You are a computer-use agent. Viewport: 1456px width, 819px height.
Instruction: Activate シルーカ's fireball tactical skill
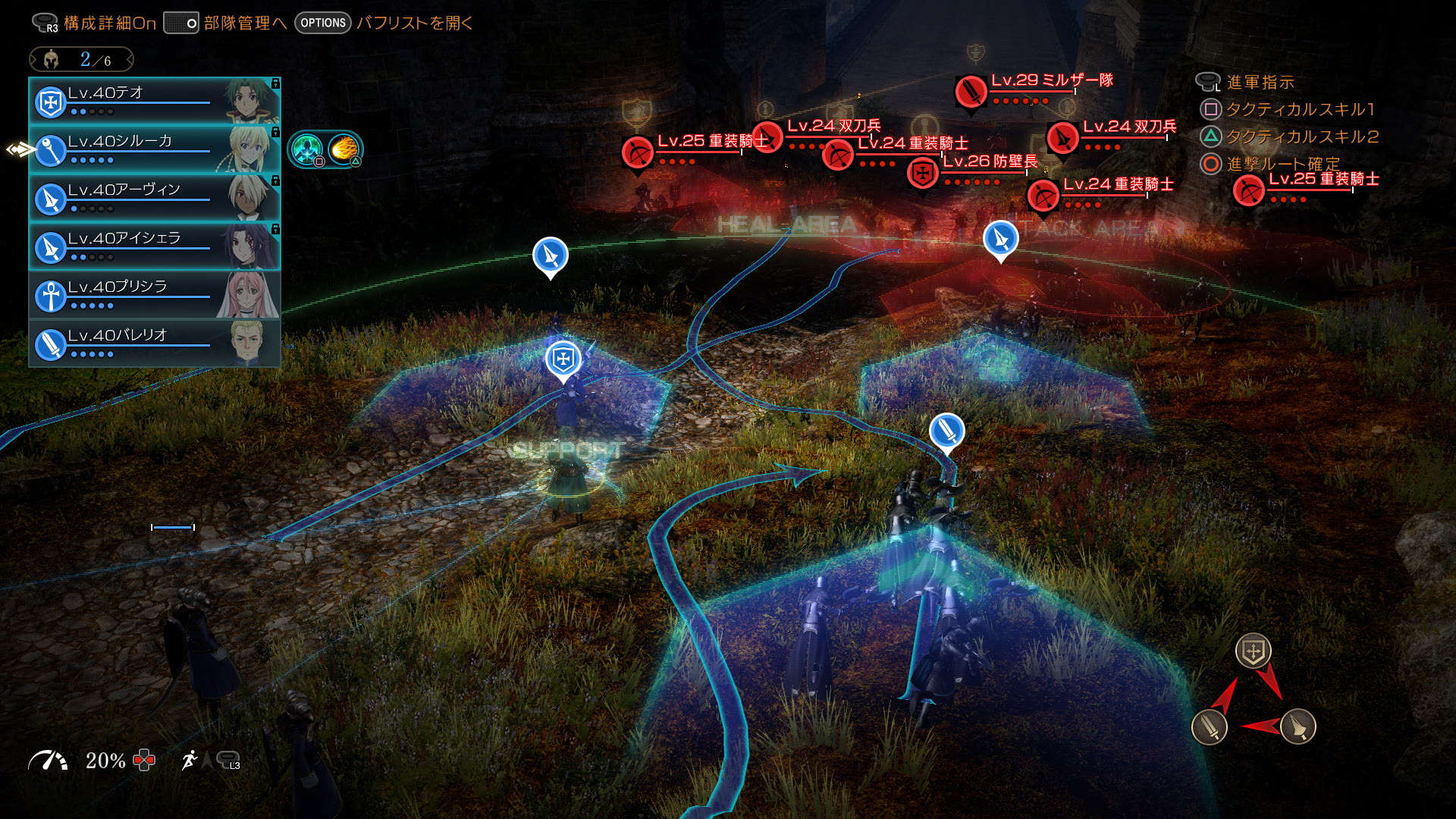point(344,149)
